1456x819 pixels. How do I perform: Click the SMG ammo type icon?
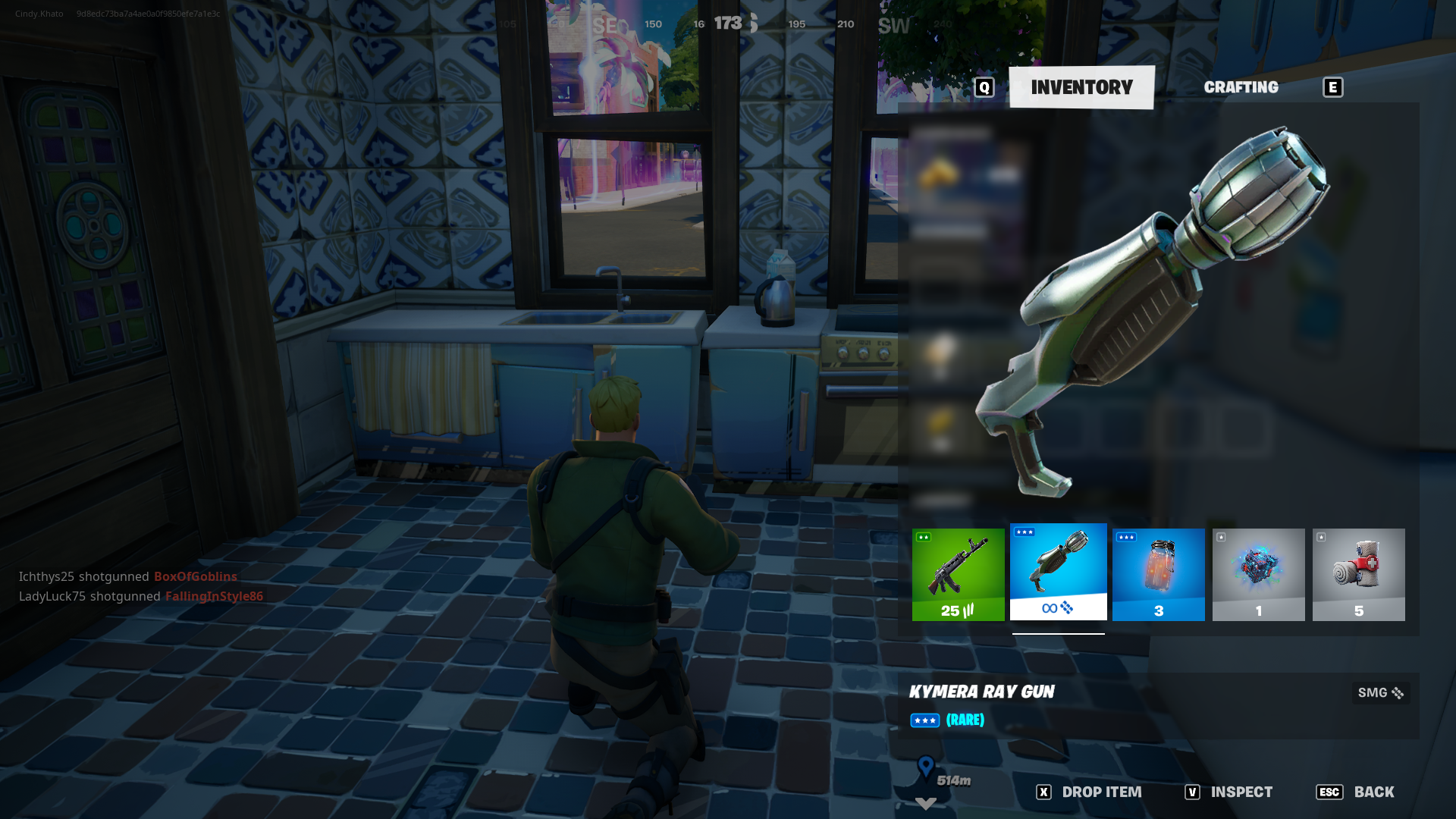point(1399,692)
